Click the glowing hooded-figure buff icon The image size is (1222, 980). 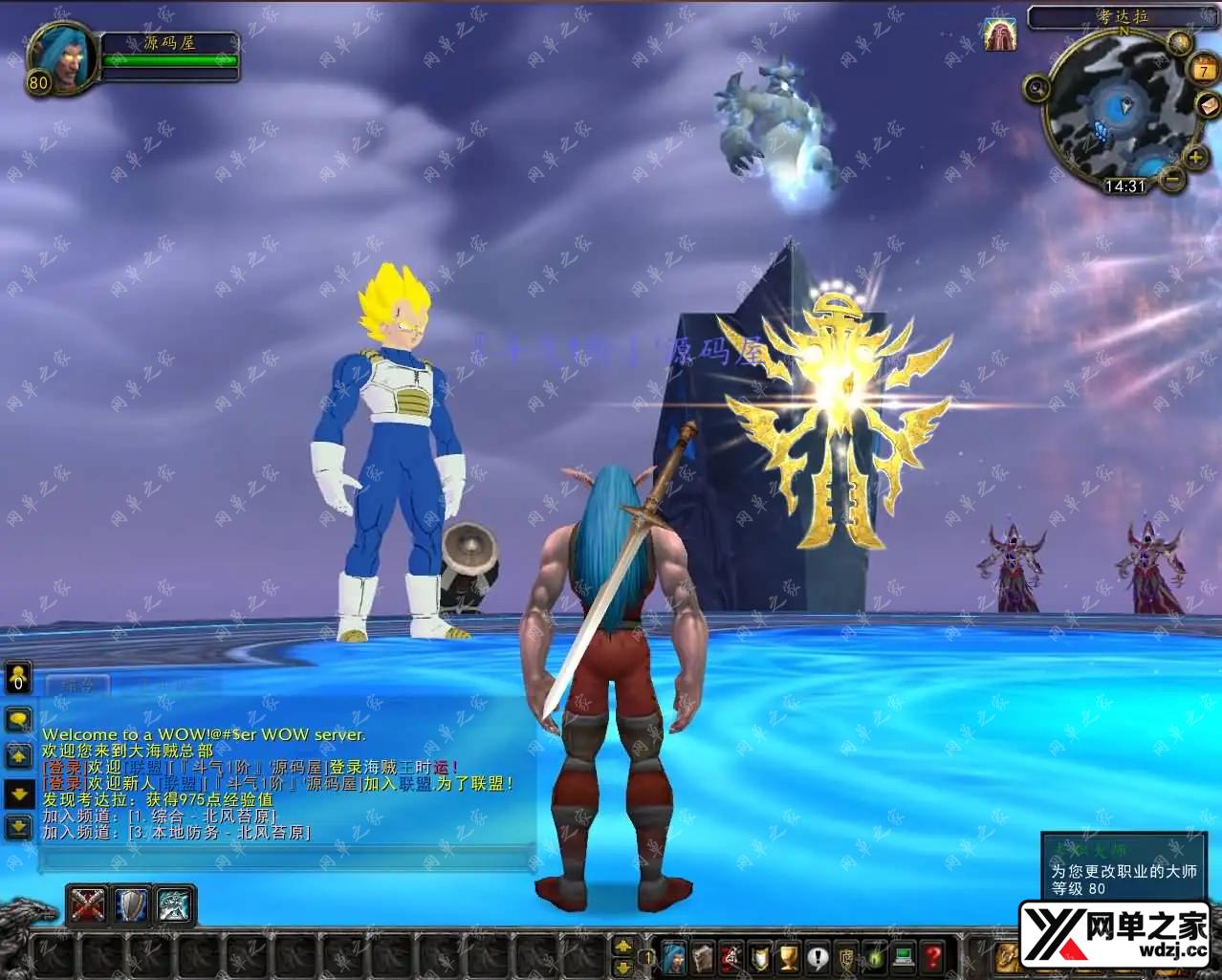[999, 35]
